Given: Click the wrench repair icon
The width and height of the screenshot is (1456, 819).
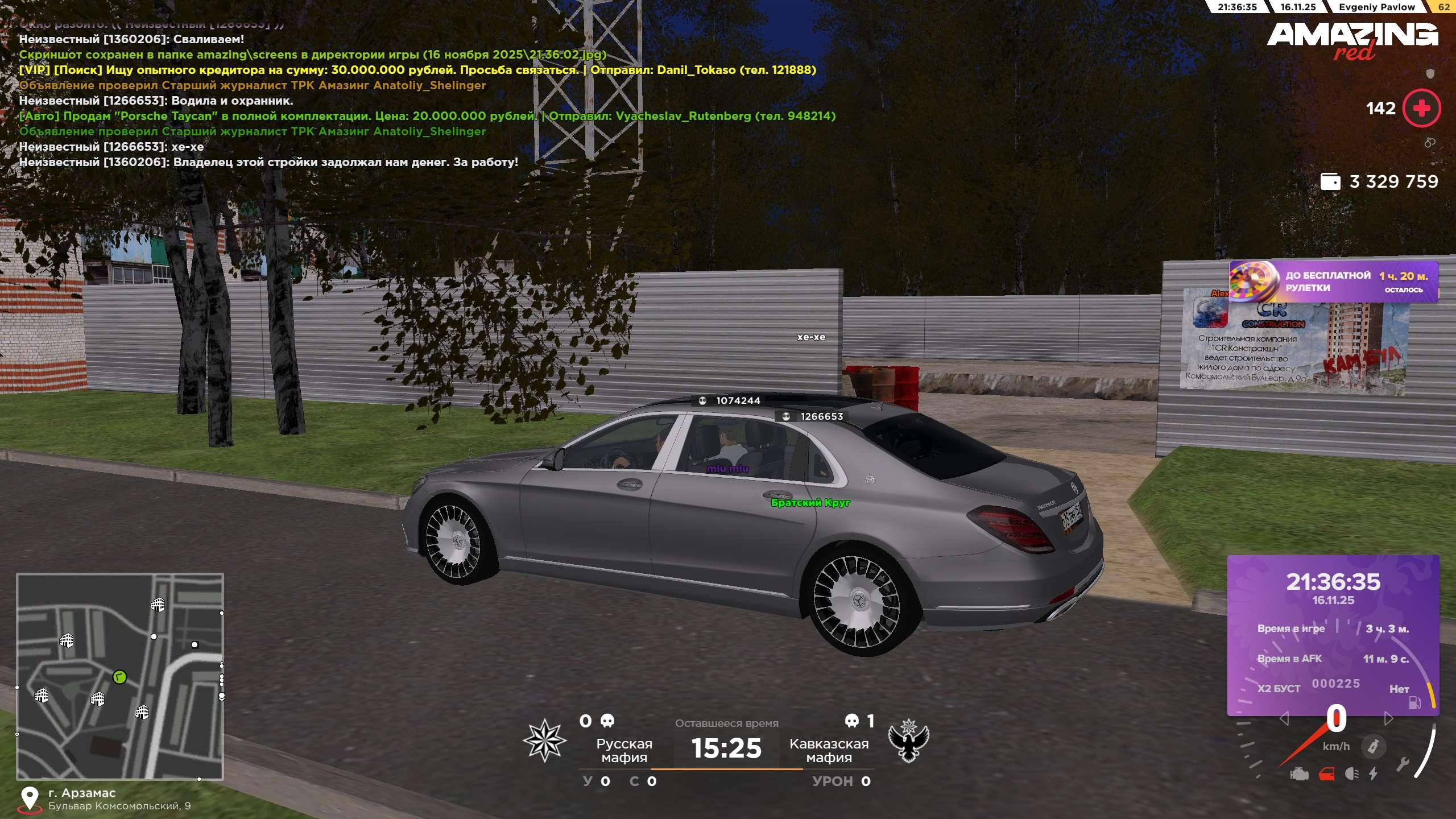Looking at the screenshot, I should 1403,764.
